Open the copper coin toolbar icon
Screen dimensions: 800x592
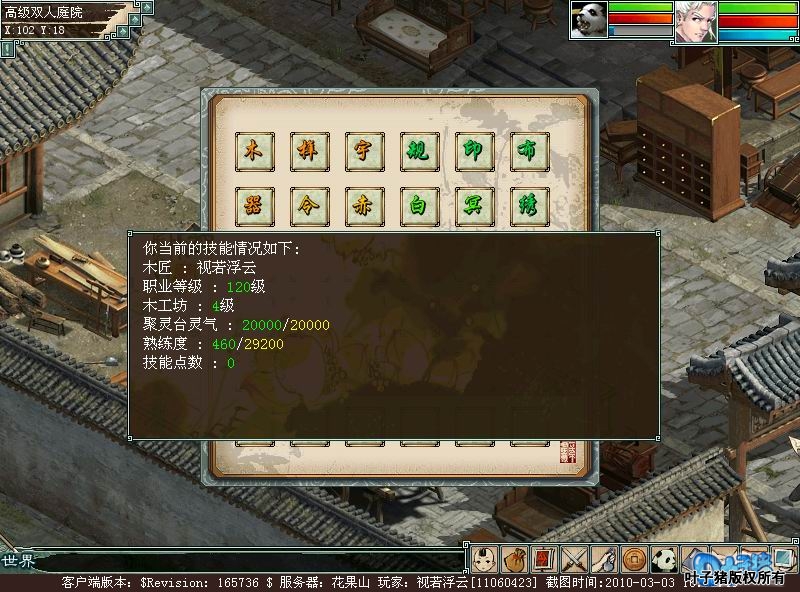pyautogui.click(x=633, y=558)
